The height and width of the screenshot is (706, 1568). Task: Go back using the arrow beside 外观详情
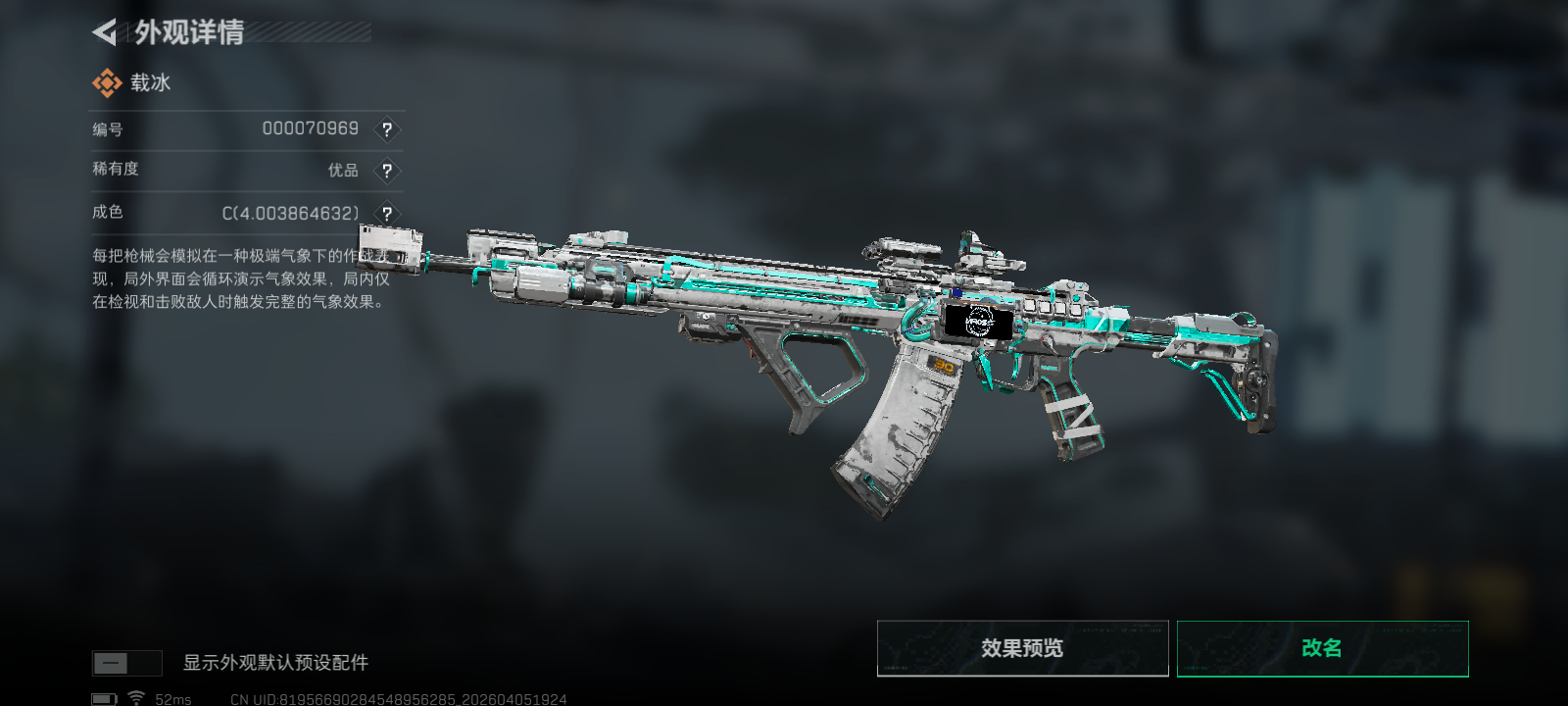pos(105,32)
